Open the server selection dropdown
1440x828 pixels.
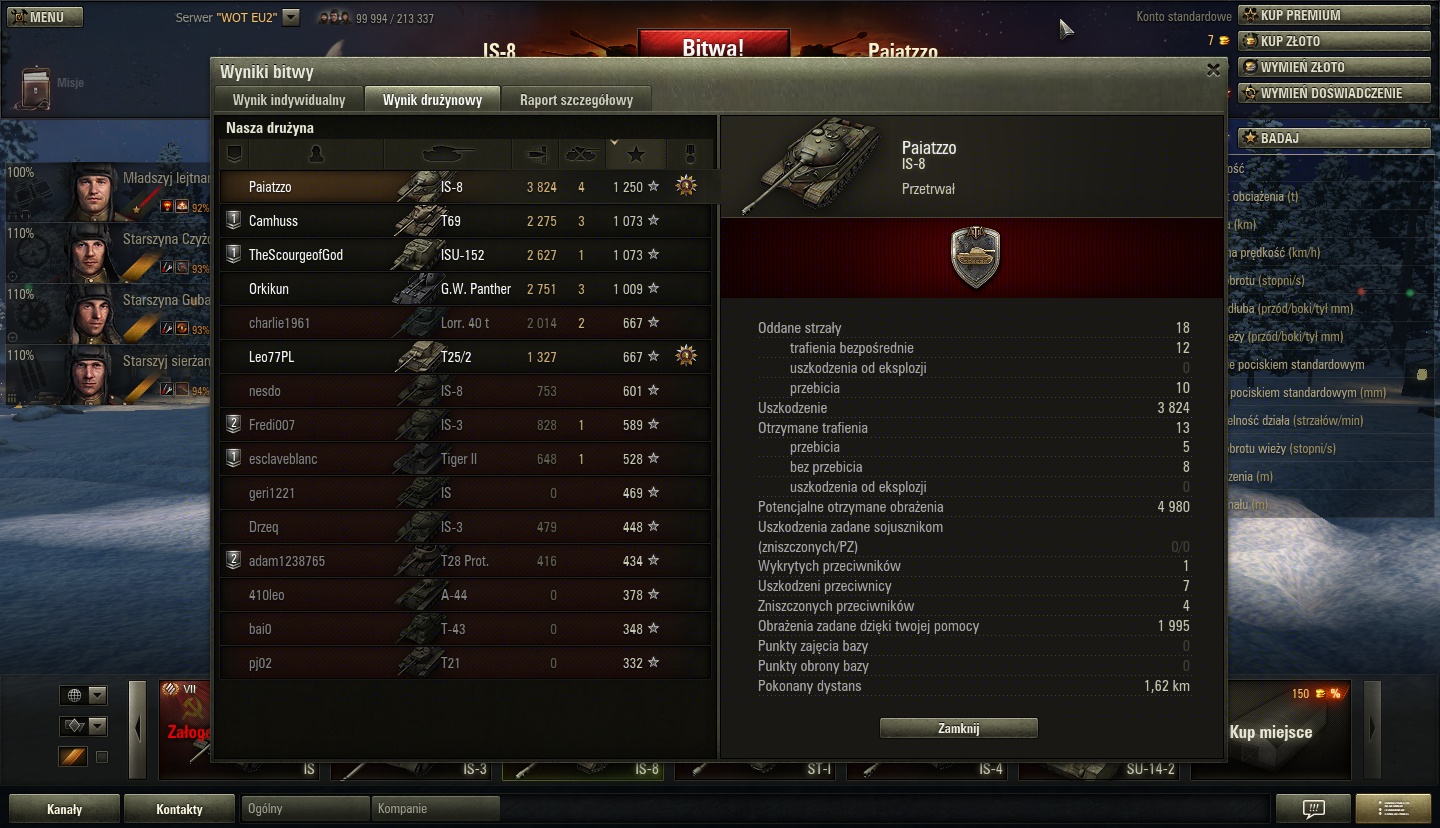point(290,17)
